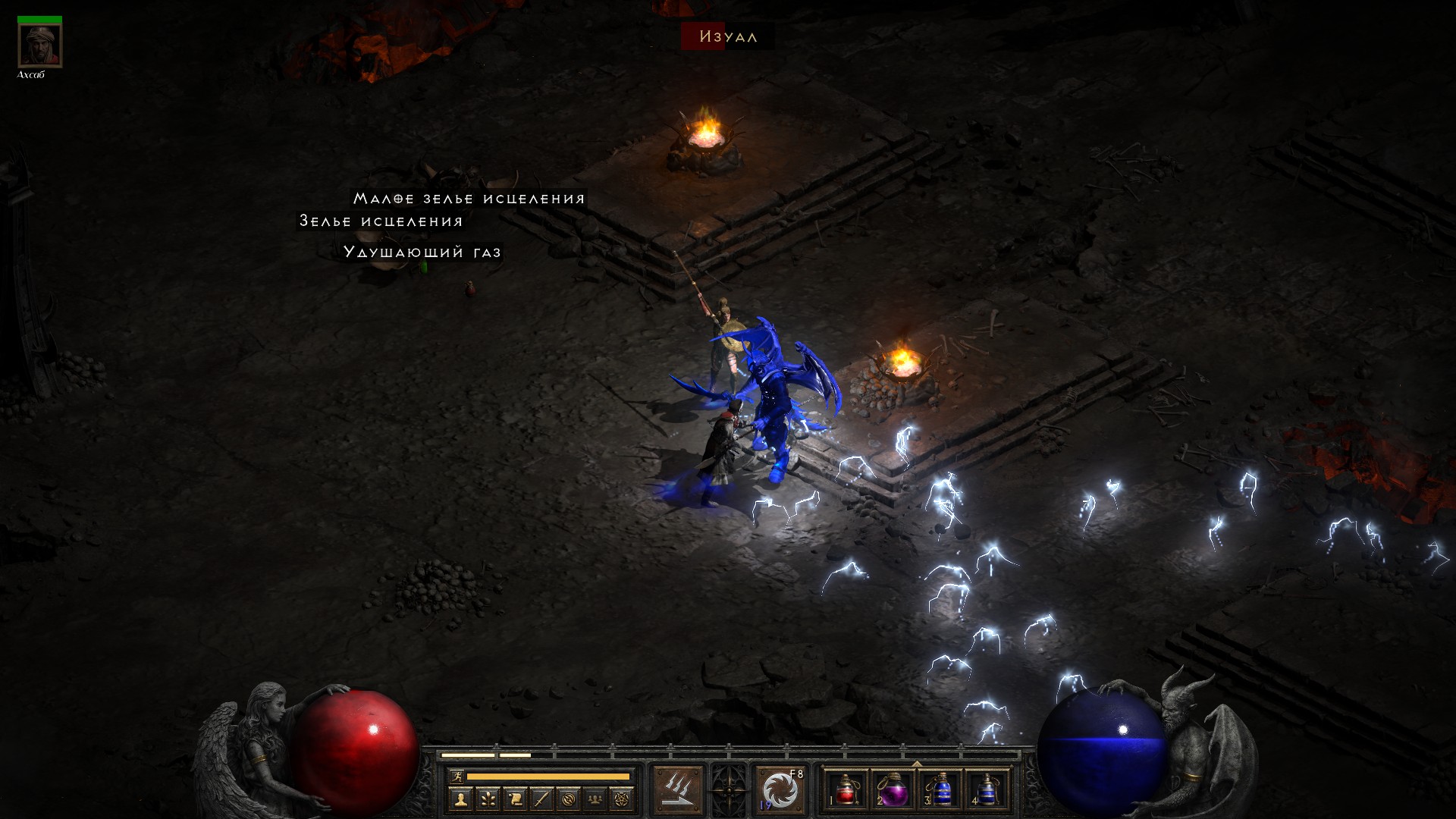Screen dimensions: 1456x819
Task: Pick up the Малое зелье исцеления label
Action: click(469, 199)
